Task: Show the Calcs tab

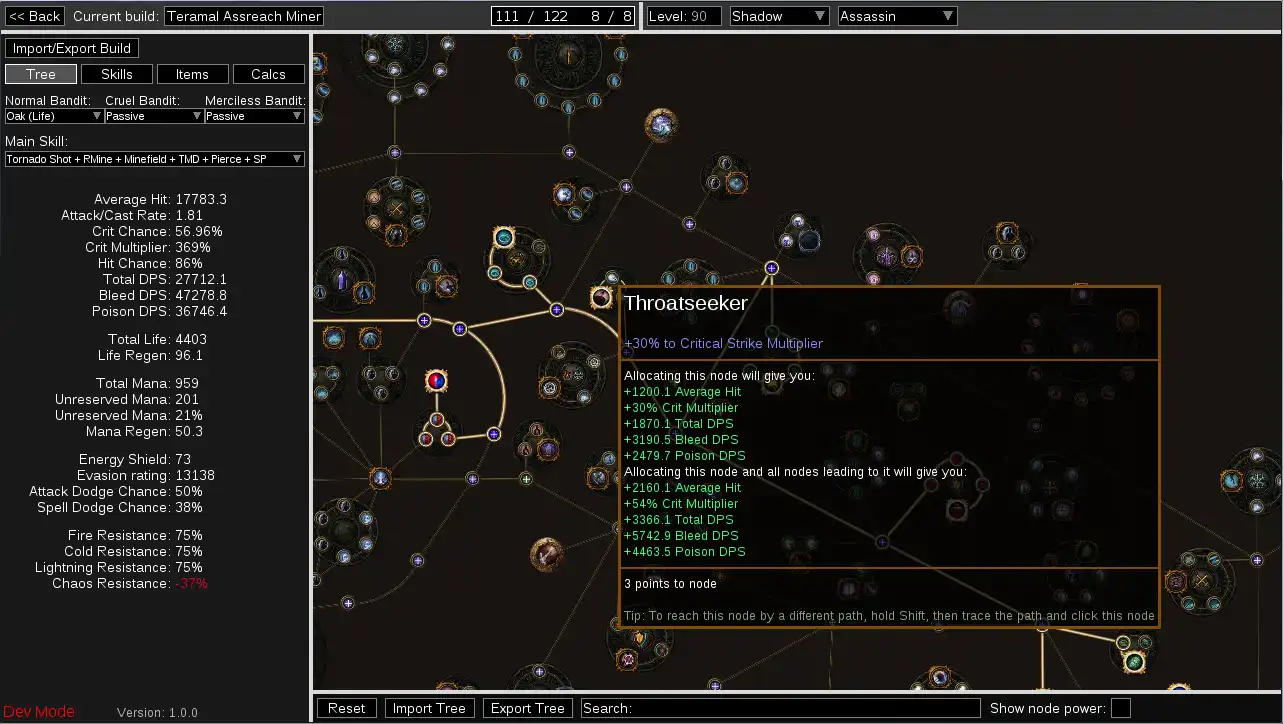Action: [x=268, y=74]
